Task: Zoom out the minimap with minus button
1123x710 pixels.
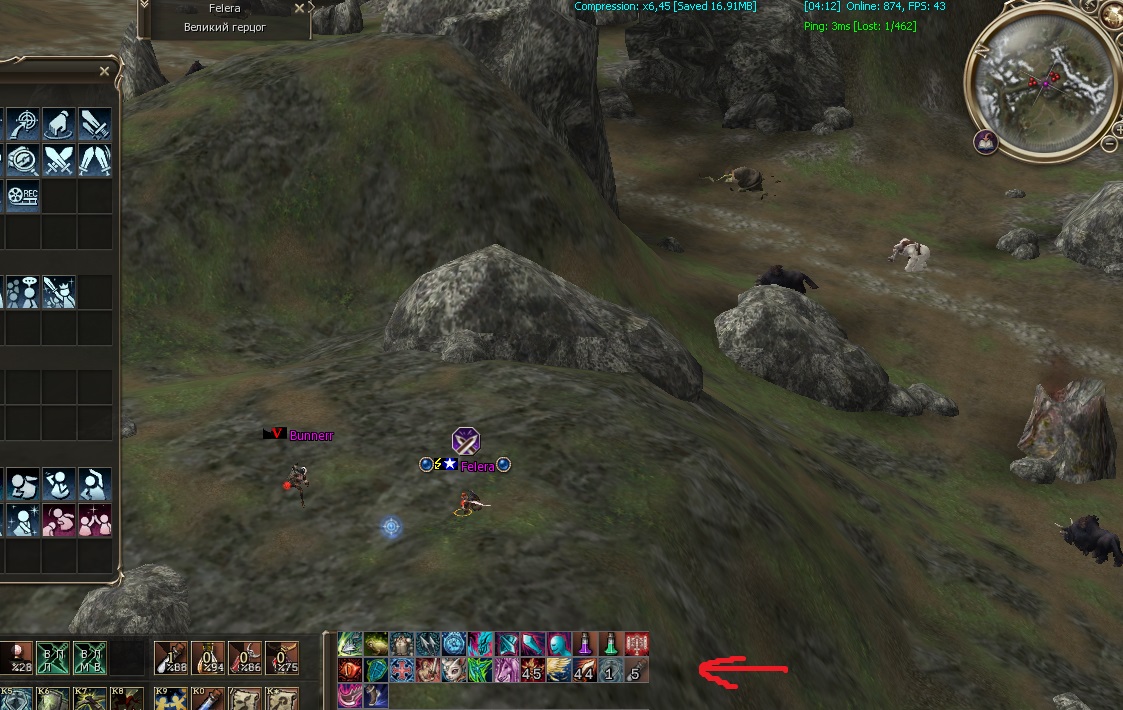Action: point(1109,143)
